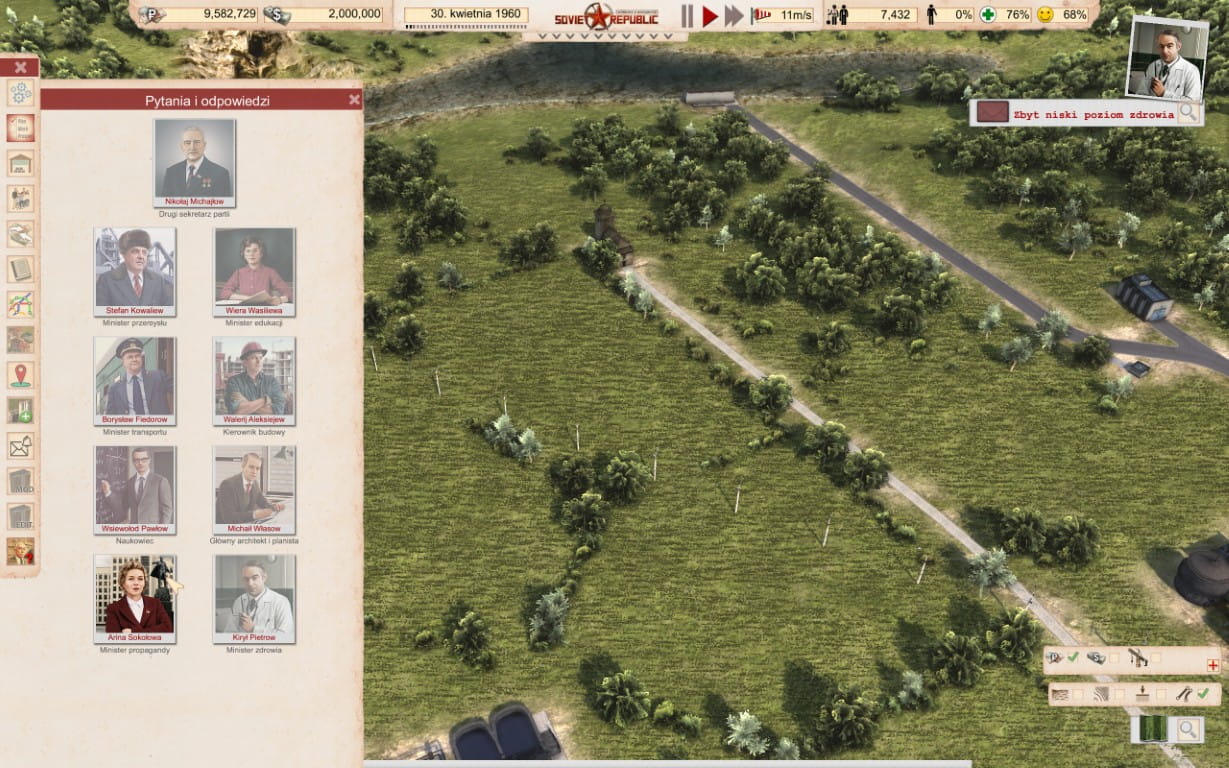Open the red map pin marker tool
Image resolution: width=1229 pixels, height=768 pixels.
click(x=20, y=374)
